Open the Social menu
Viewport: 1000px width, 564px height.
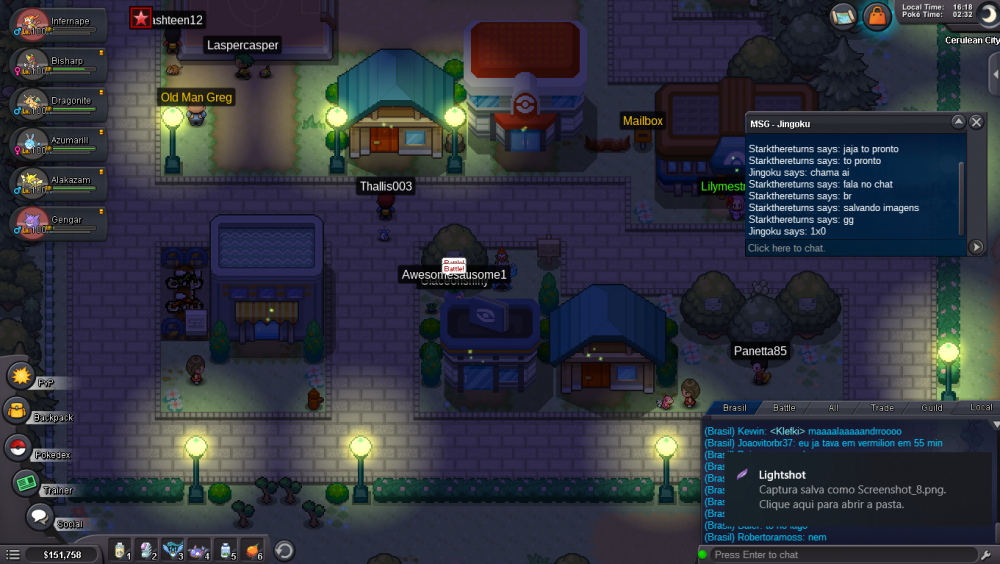tap(39, 517)
